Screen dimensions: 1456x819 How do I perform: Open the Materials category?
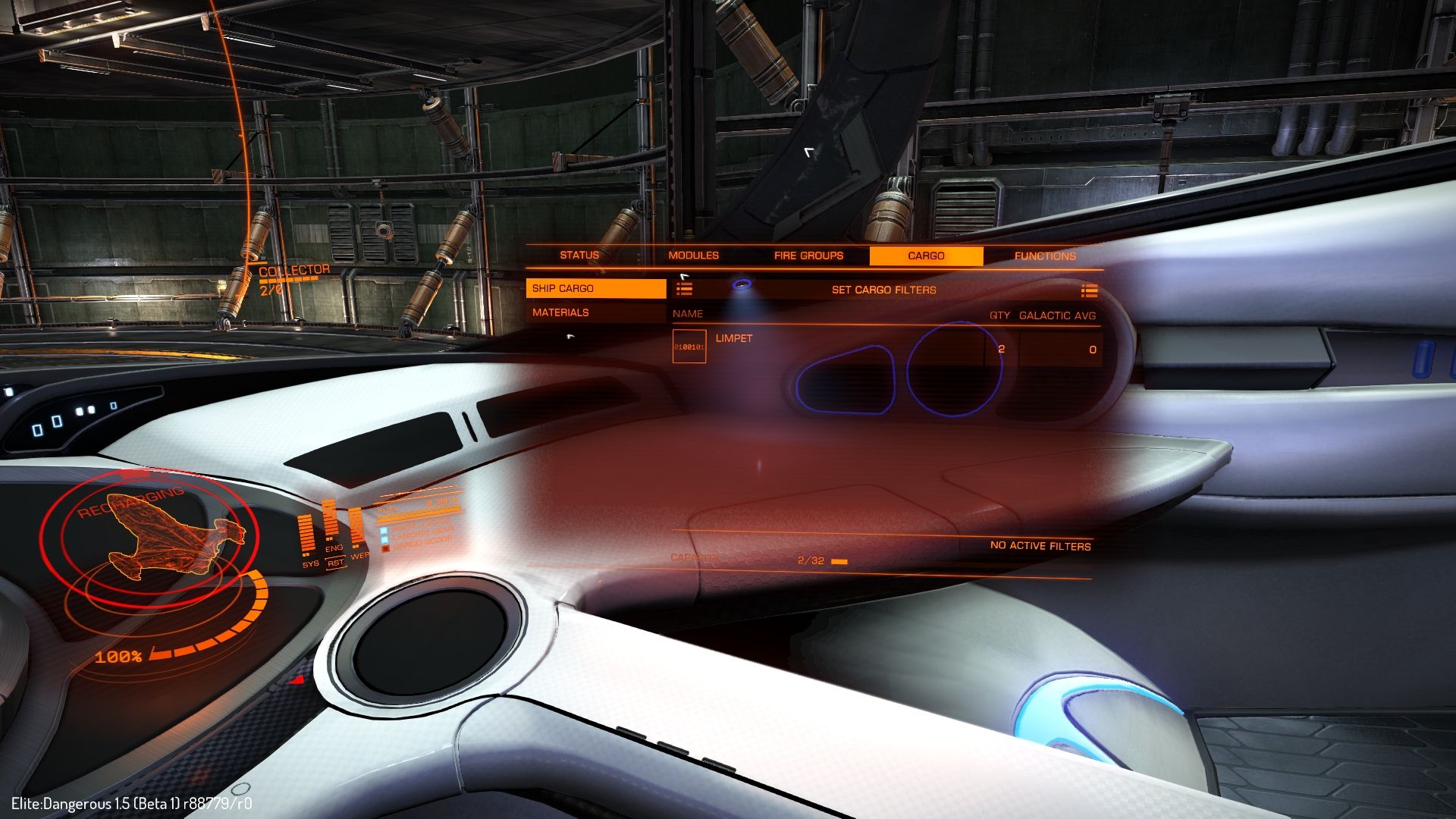point(595,312)
